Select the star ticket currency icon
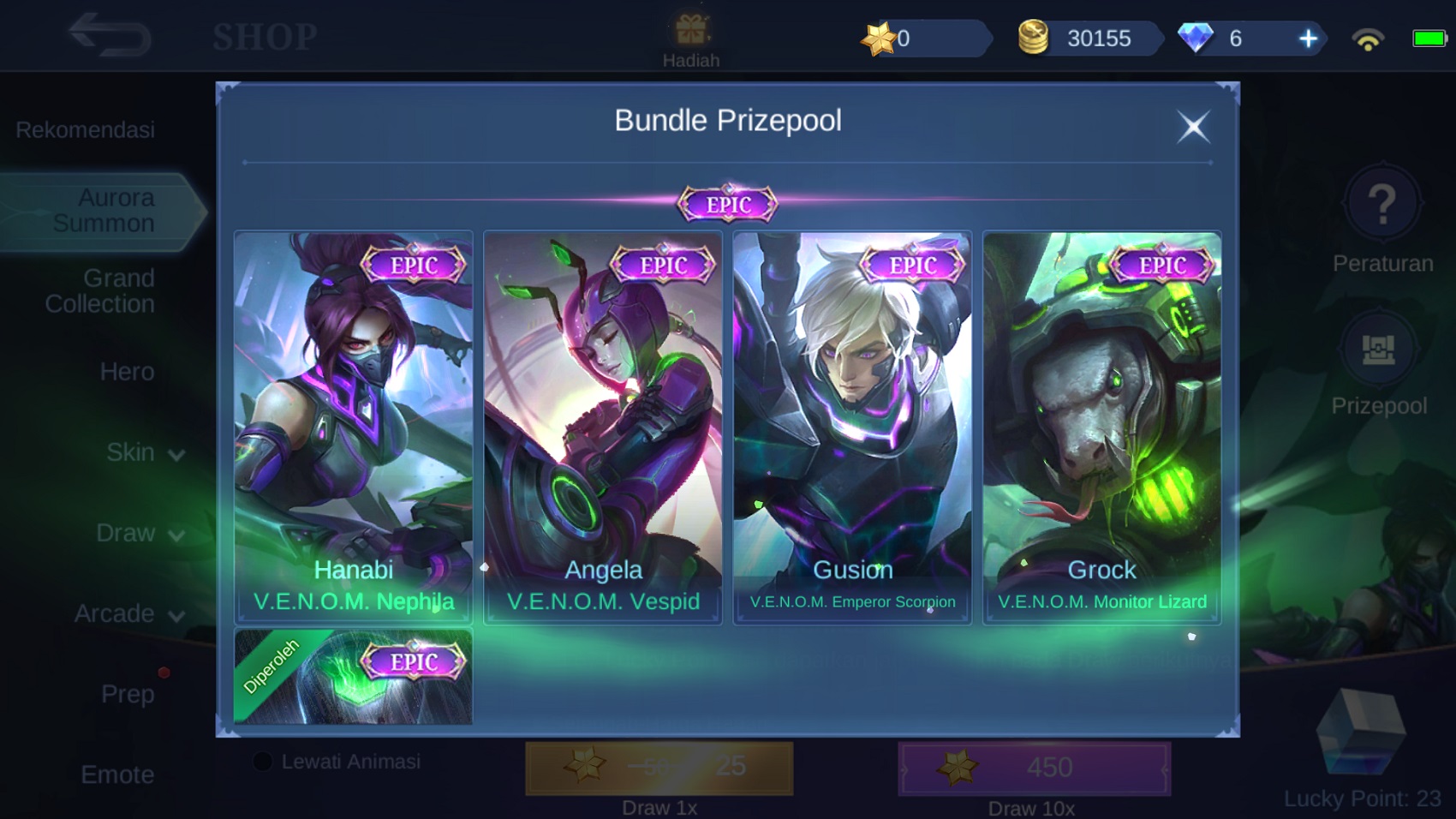 [882, 35]
